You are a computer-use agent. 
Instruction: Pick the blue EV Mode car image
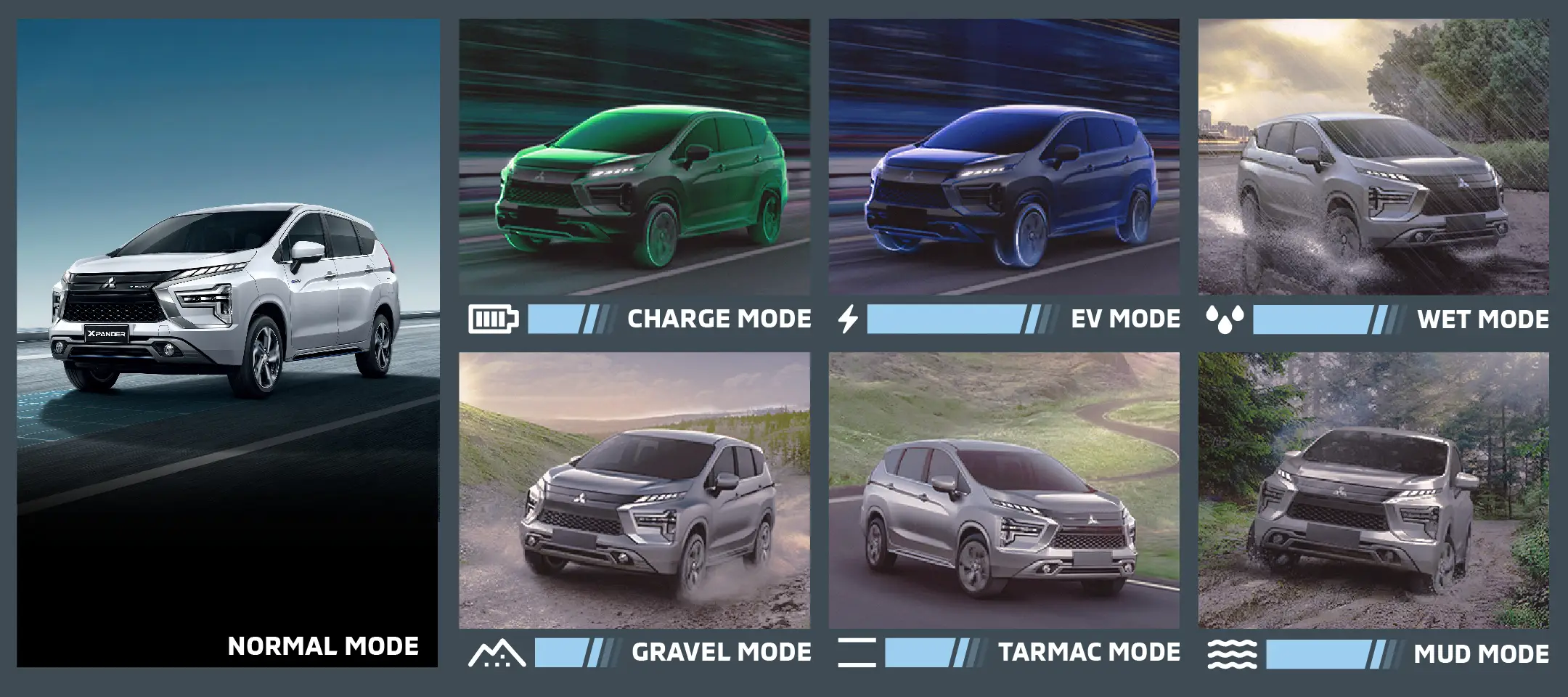[1004, 157]
